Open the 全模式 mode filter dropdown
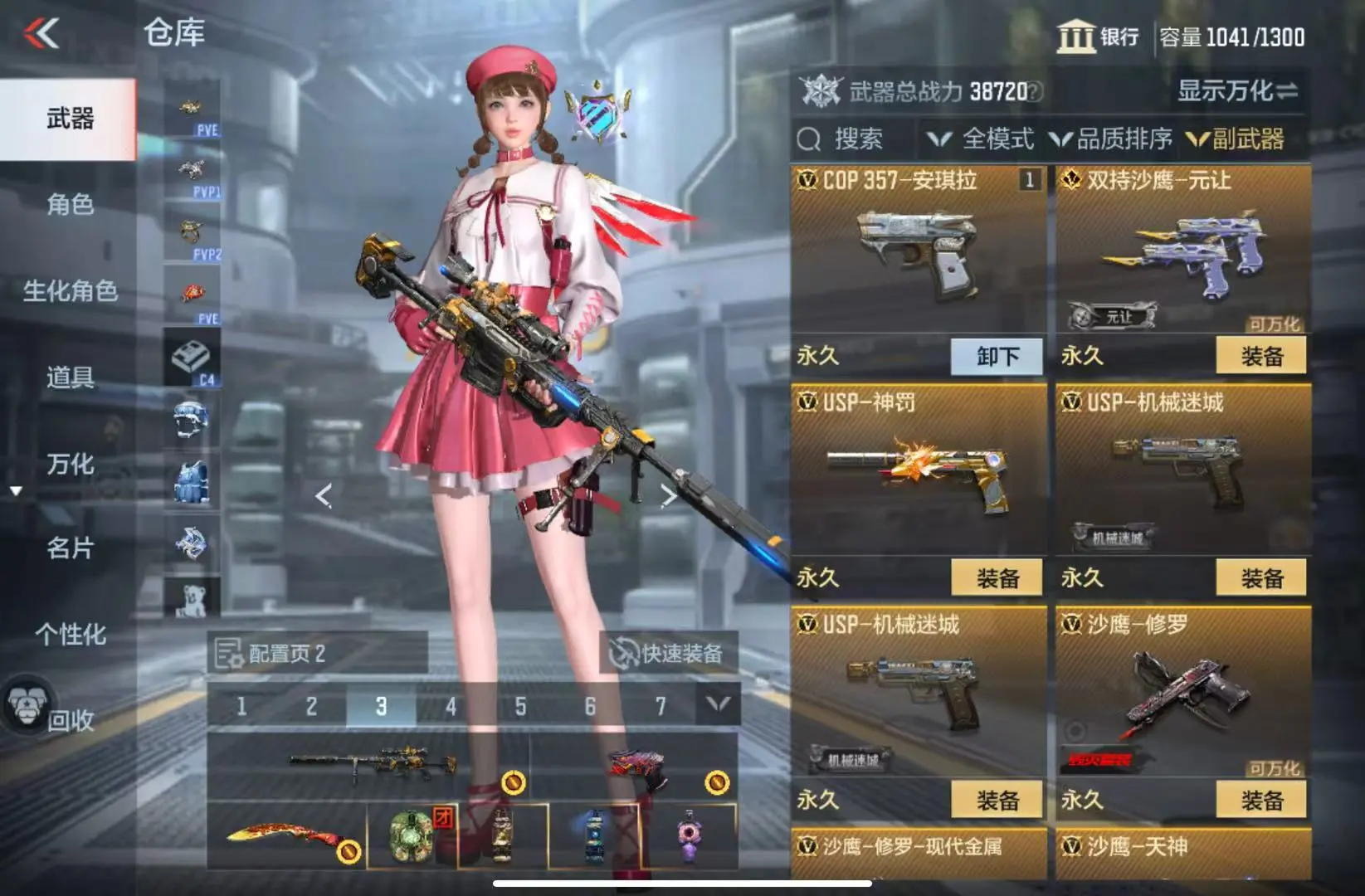This screenshot has width=1365, height=896. 982,139
